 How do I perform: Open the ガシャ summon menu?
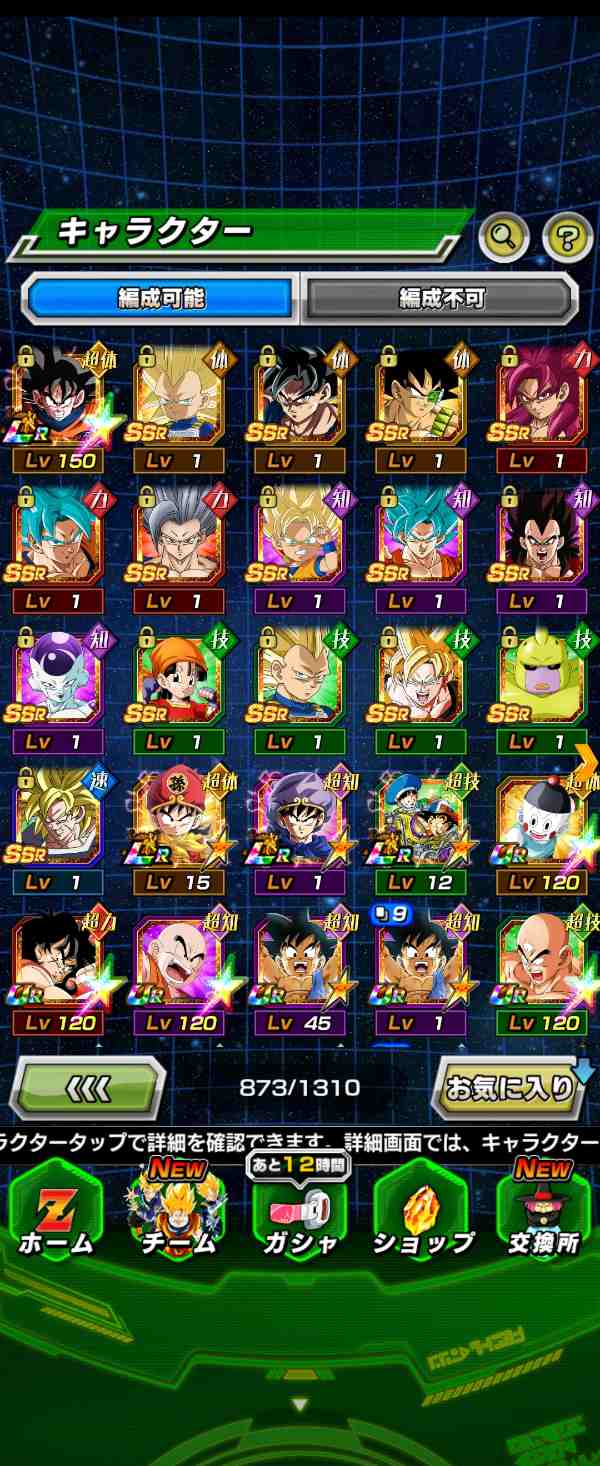(x=300, y=1212)
